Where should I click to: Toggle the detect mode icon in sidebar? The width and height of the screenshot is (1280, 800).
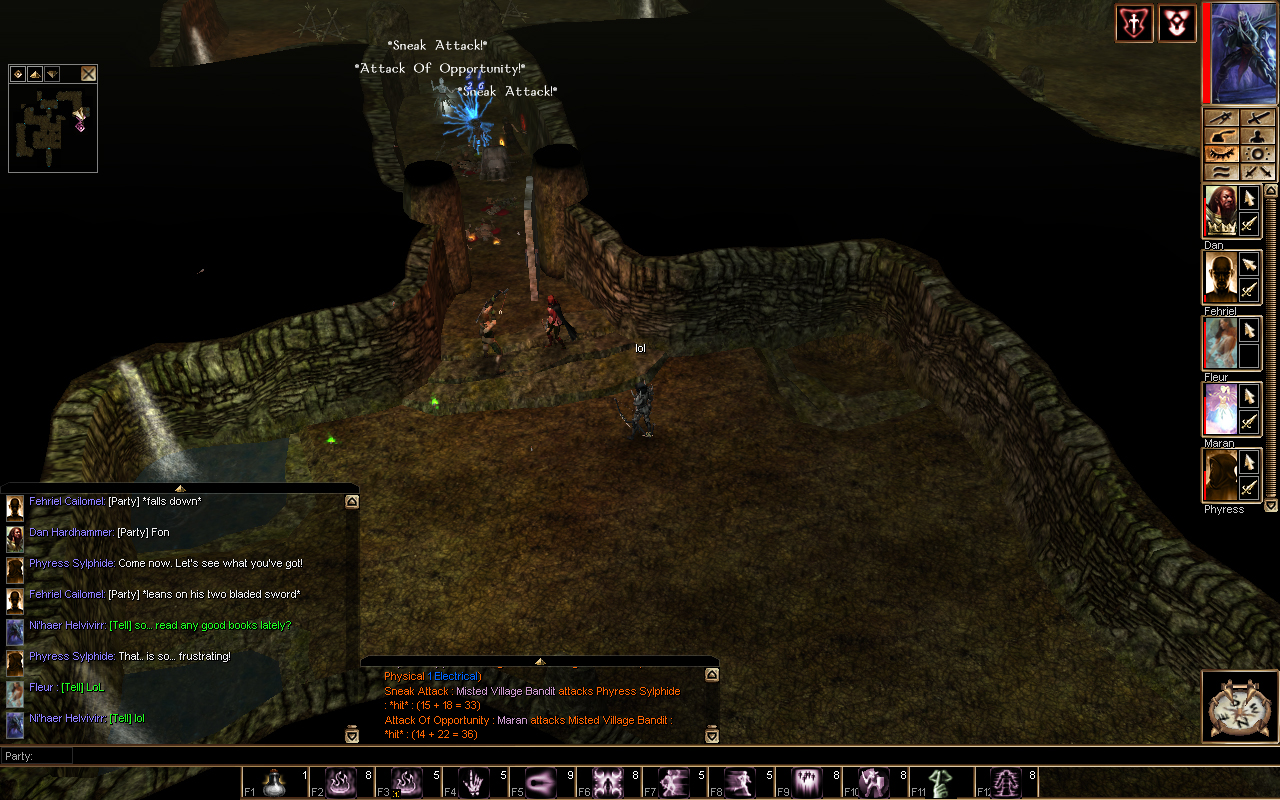1258,153
